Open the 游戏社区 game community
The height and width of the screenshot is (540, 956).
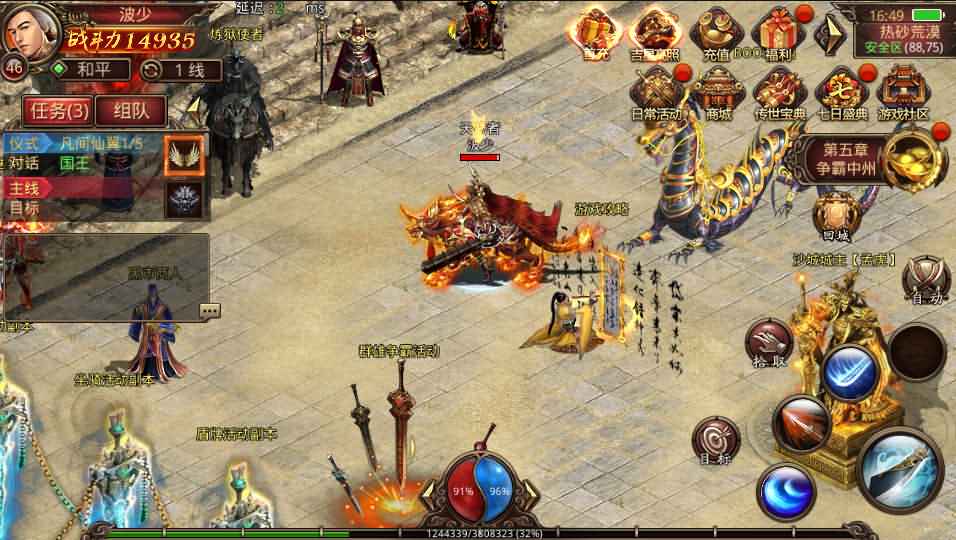point(903,92)
